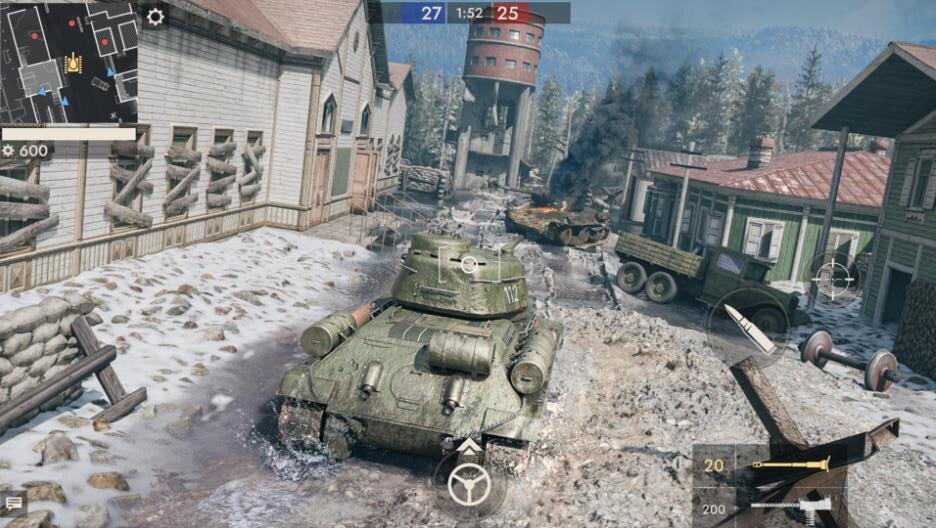936x528 pixels.
Task: Tap the steering wheel drive control
Action: coord(468,485)
